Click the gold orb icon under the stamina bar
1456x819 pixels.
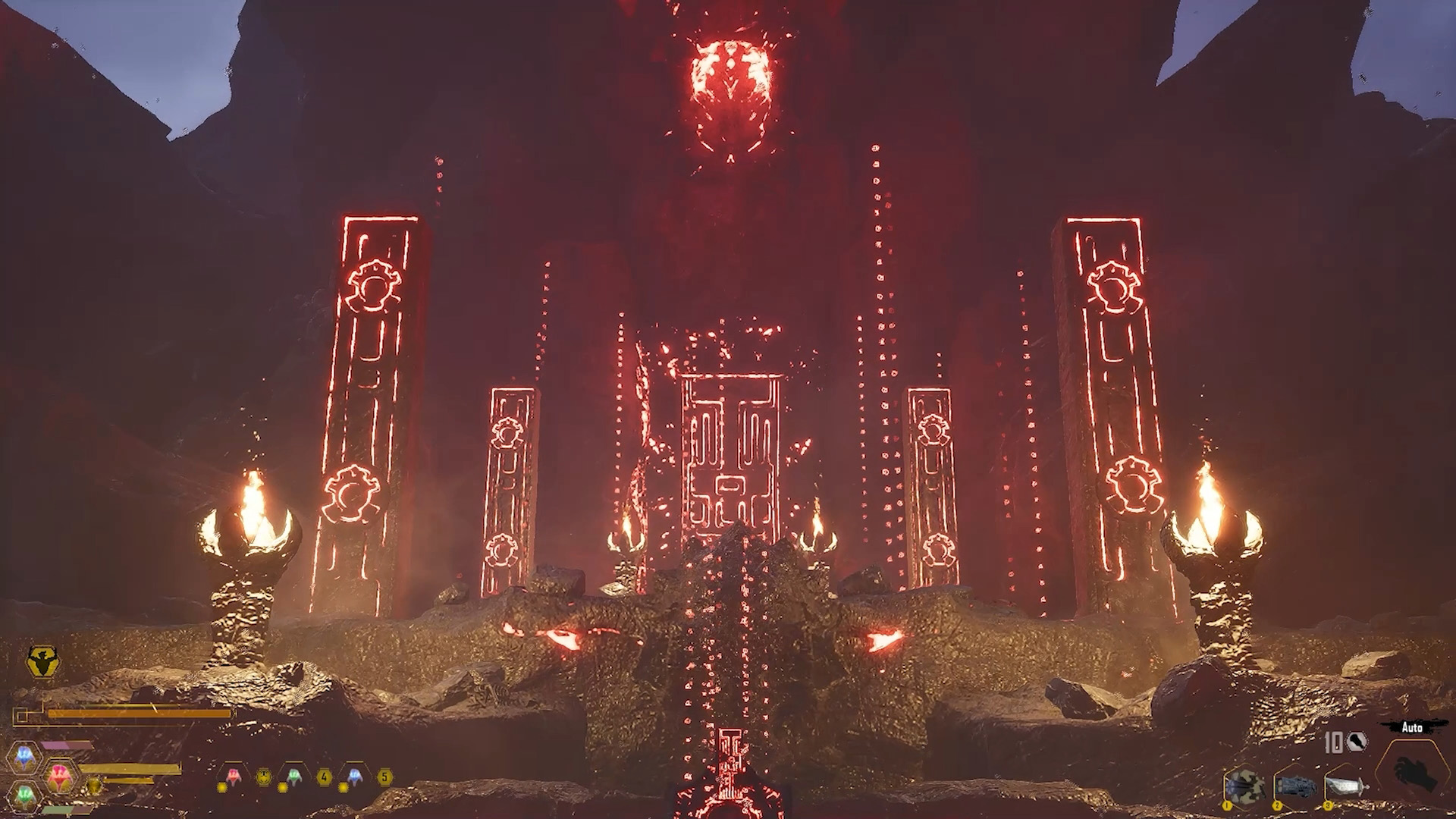point(95,787)
